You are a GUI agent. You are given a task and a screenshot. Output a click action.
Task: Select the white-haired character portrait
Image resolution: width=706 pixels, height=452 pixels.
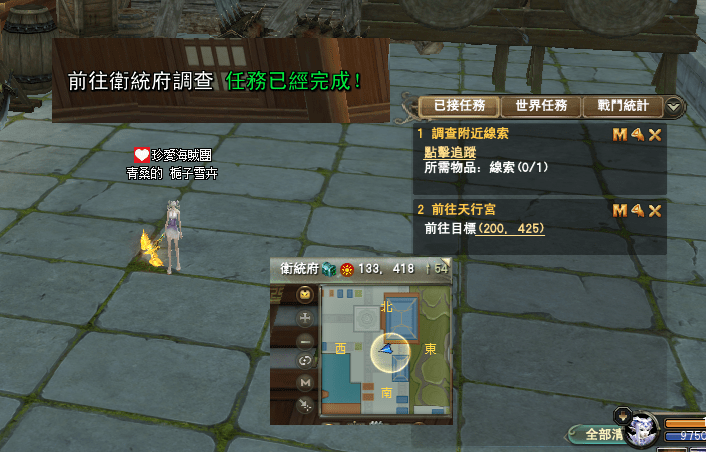(x=642, y=430)
